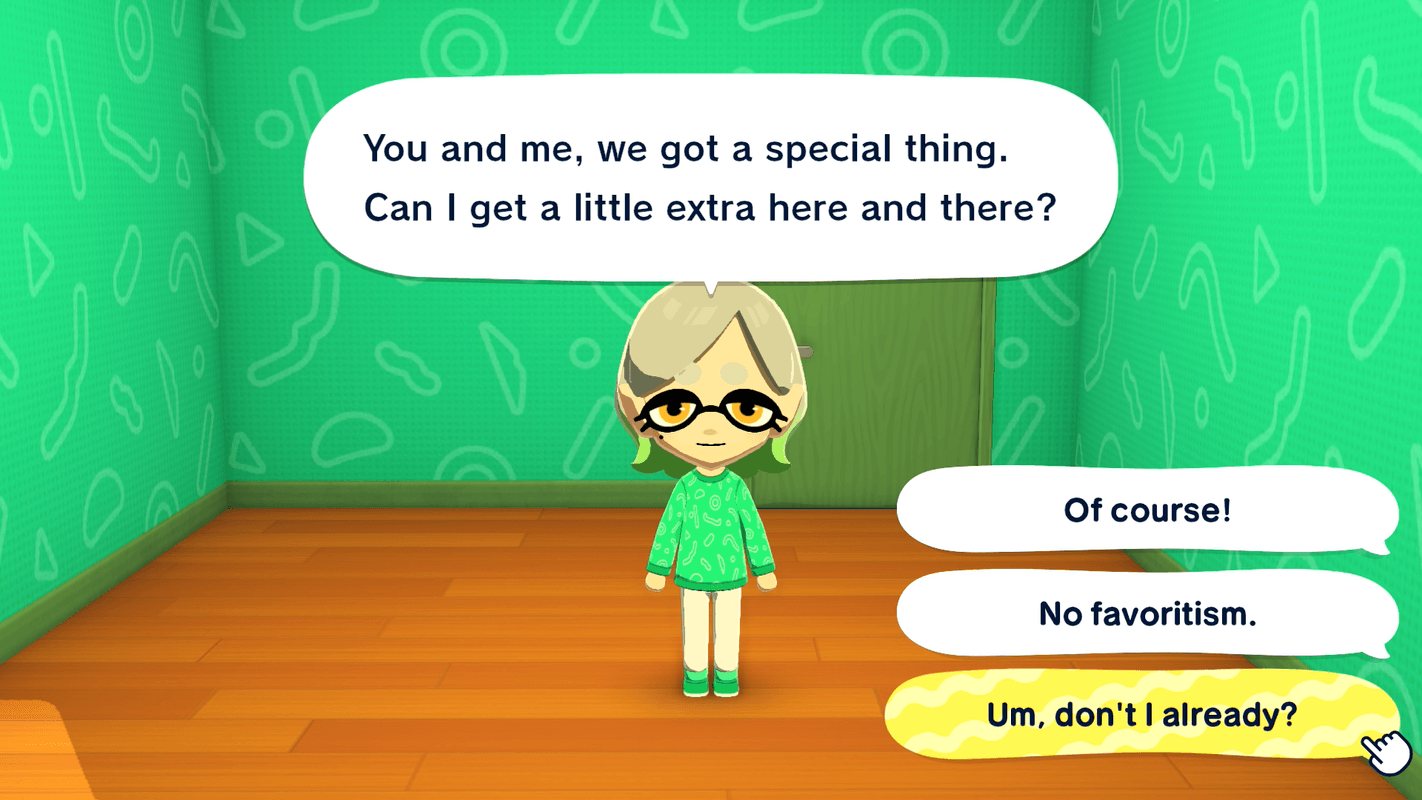Tap the highlighted "Um, don't I already?" answer
Screen dimensions: 1422x800
(1146, 714)
